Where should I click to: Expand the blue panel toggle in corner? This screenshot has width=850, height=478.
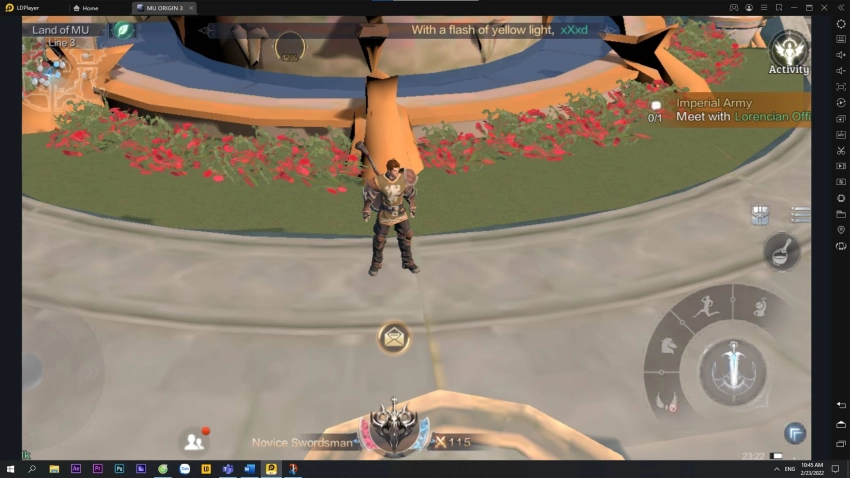click(x=795, y=433)
